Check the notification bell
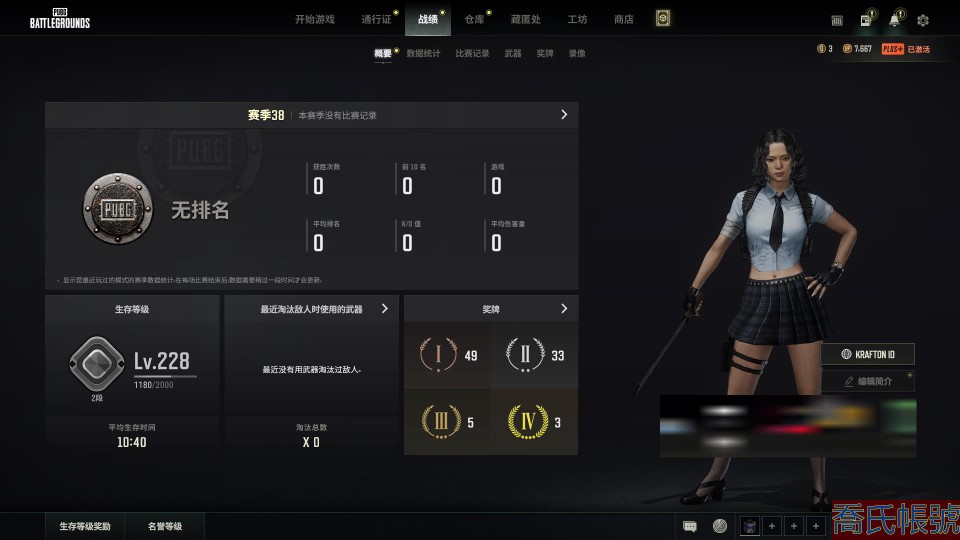The height and width of the screenshot is (540, 960). tap(894, 20)
